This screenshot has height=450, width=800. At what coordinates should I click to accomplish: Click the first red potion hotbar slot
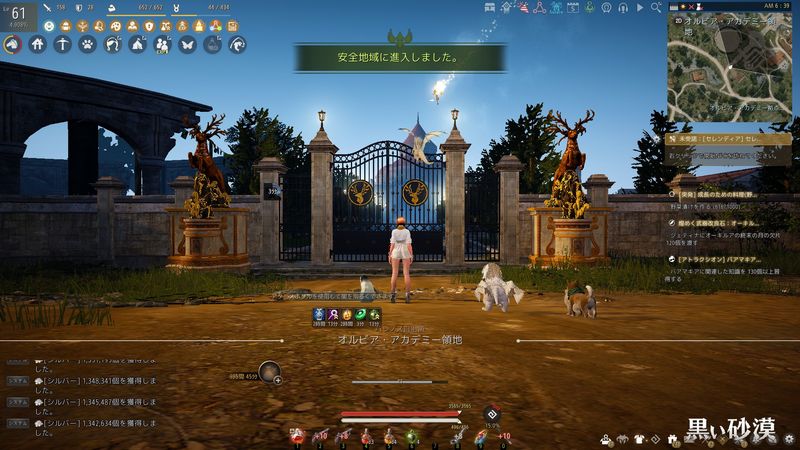pyautogui.click(x=297, y=435)
